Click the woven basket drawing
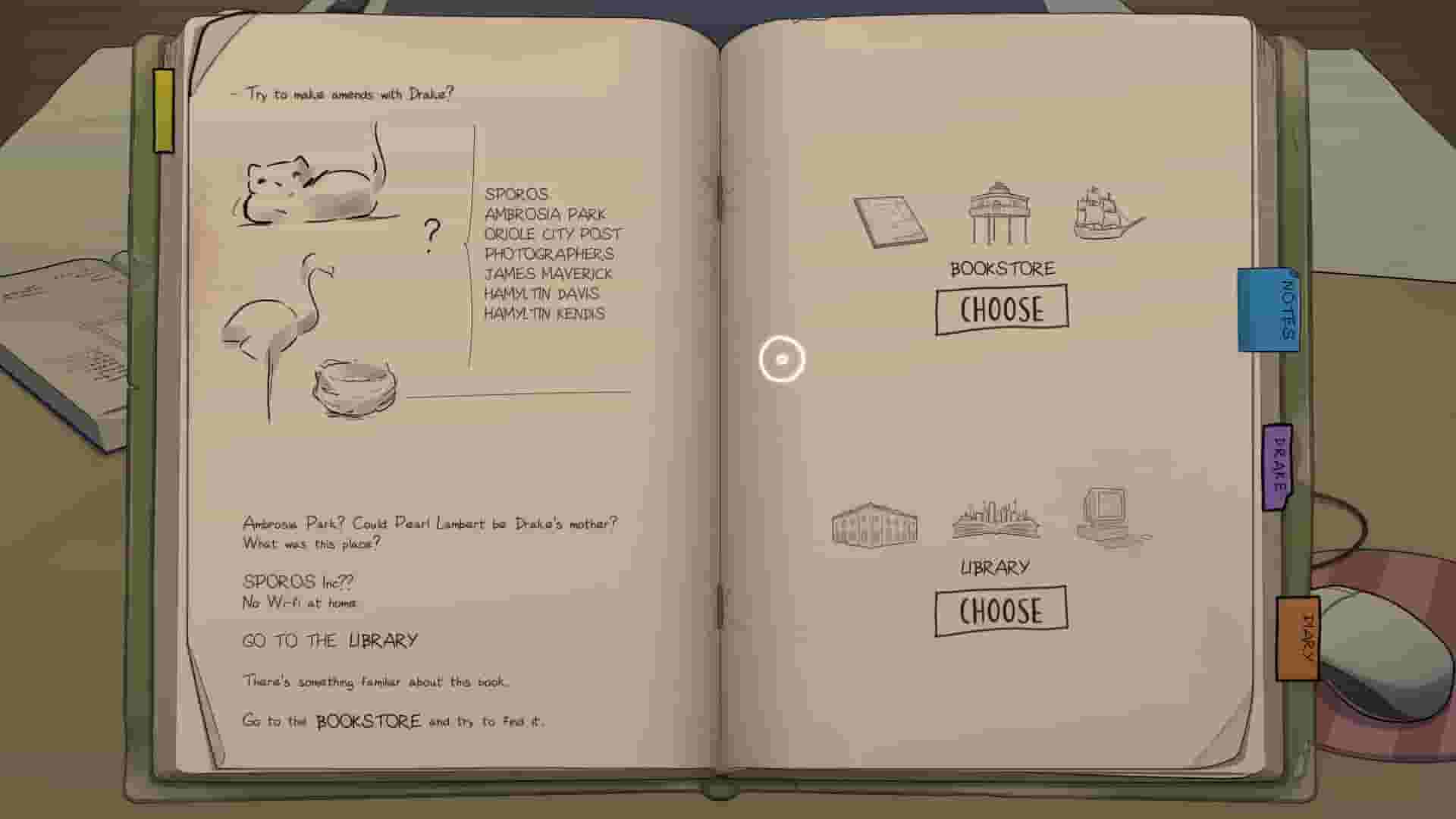This screenshot has width=1456, height=819. click(353, 387)
